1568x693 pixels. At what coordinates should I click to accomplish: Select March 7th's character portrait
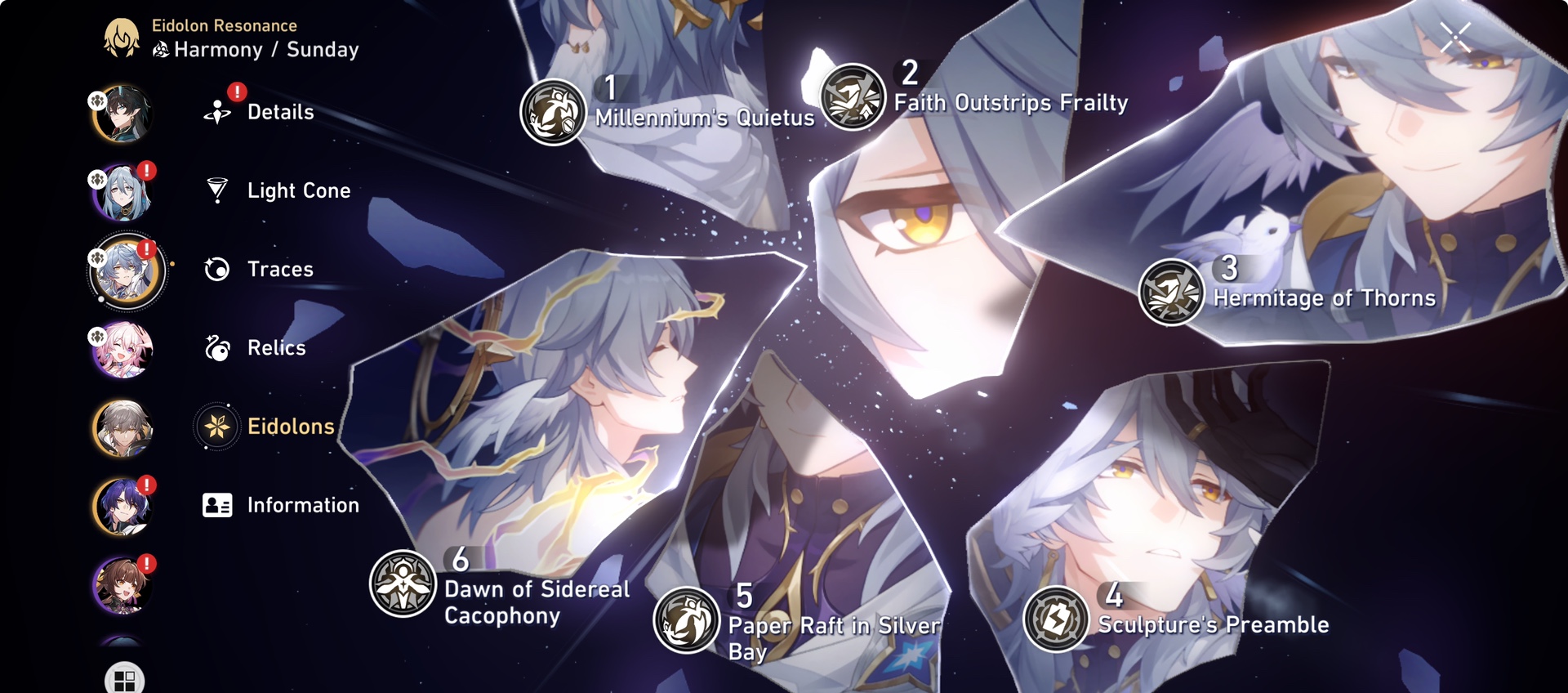121,350
